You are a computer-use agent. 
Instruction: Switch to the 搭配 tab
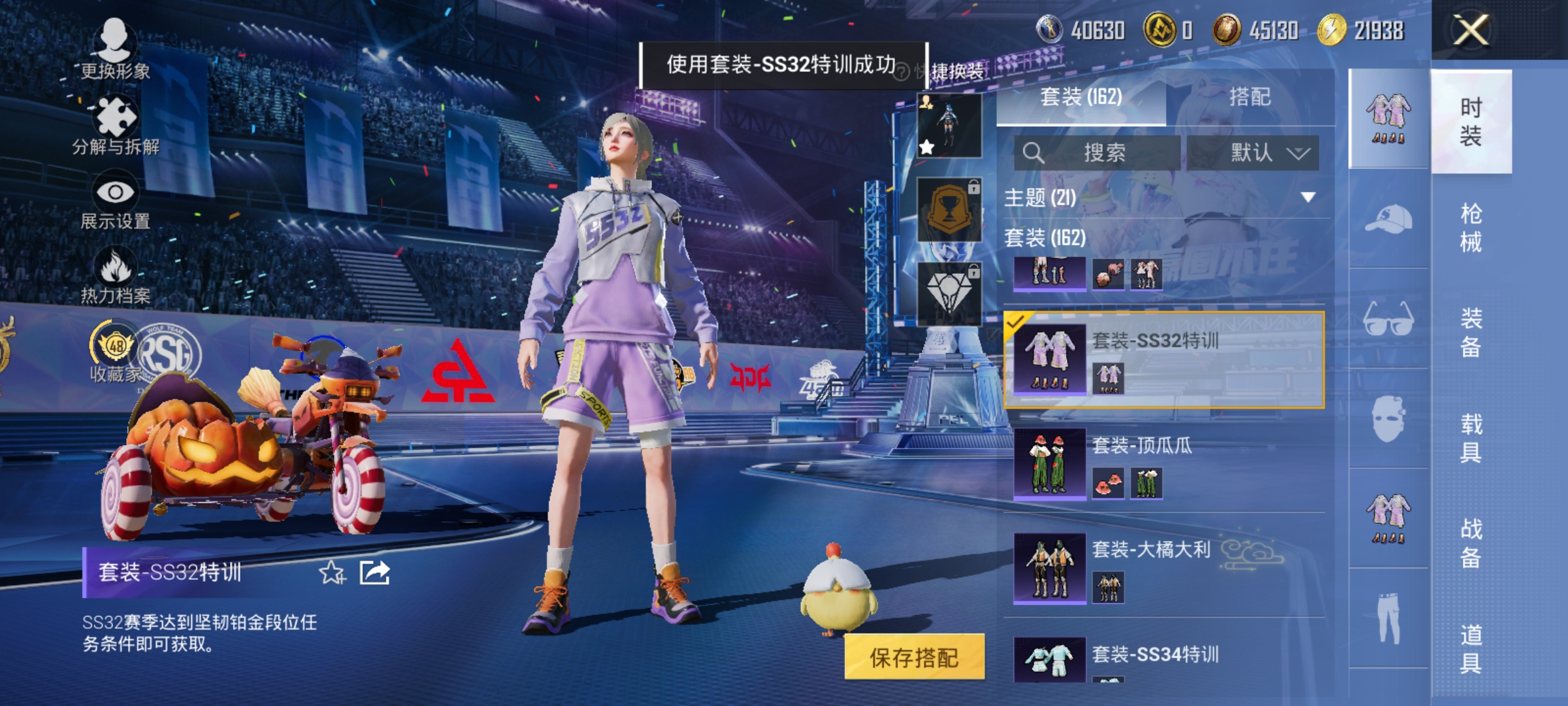pos(1251,97)
